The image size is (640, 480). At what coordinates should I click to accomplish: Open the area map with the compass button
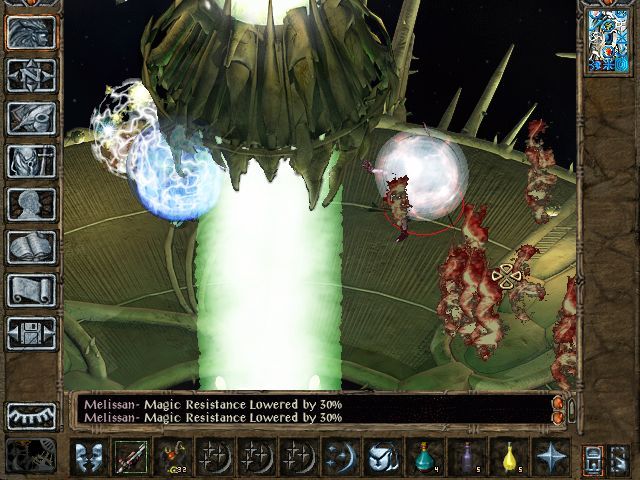(x=31, y=75)
